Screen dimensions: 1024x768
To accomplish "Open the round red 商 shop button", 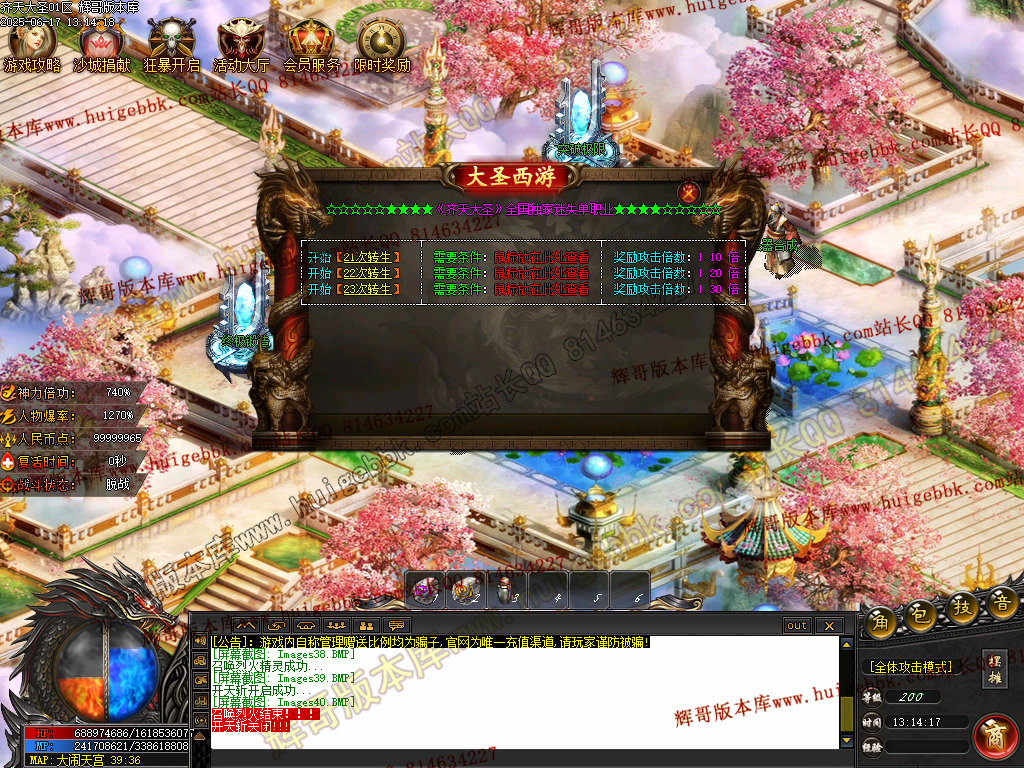I will click(x=994, y=736).
